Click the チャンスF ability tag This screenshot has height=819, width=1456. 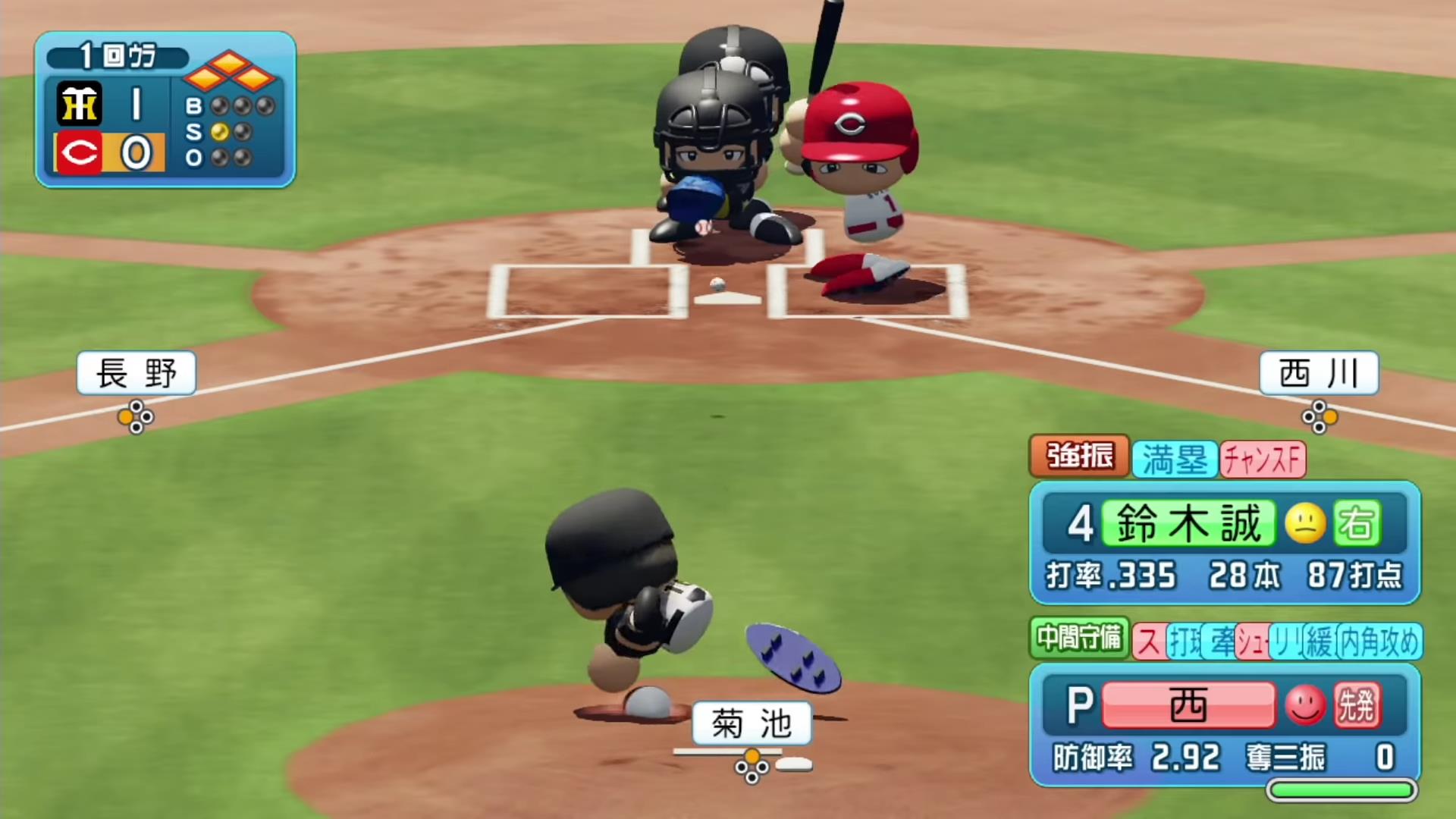(1263, 460)
